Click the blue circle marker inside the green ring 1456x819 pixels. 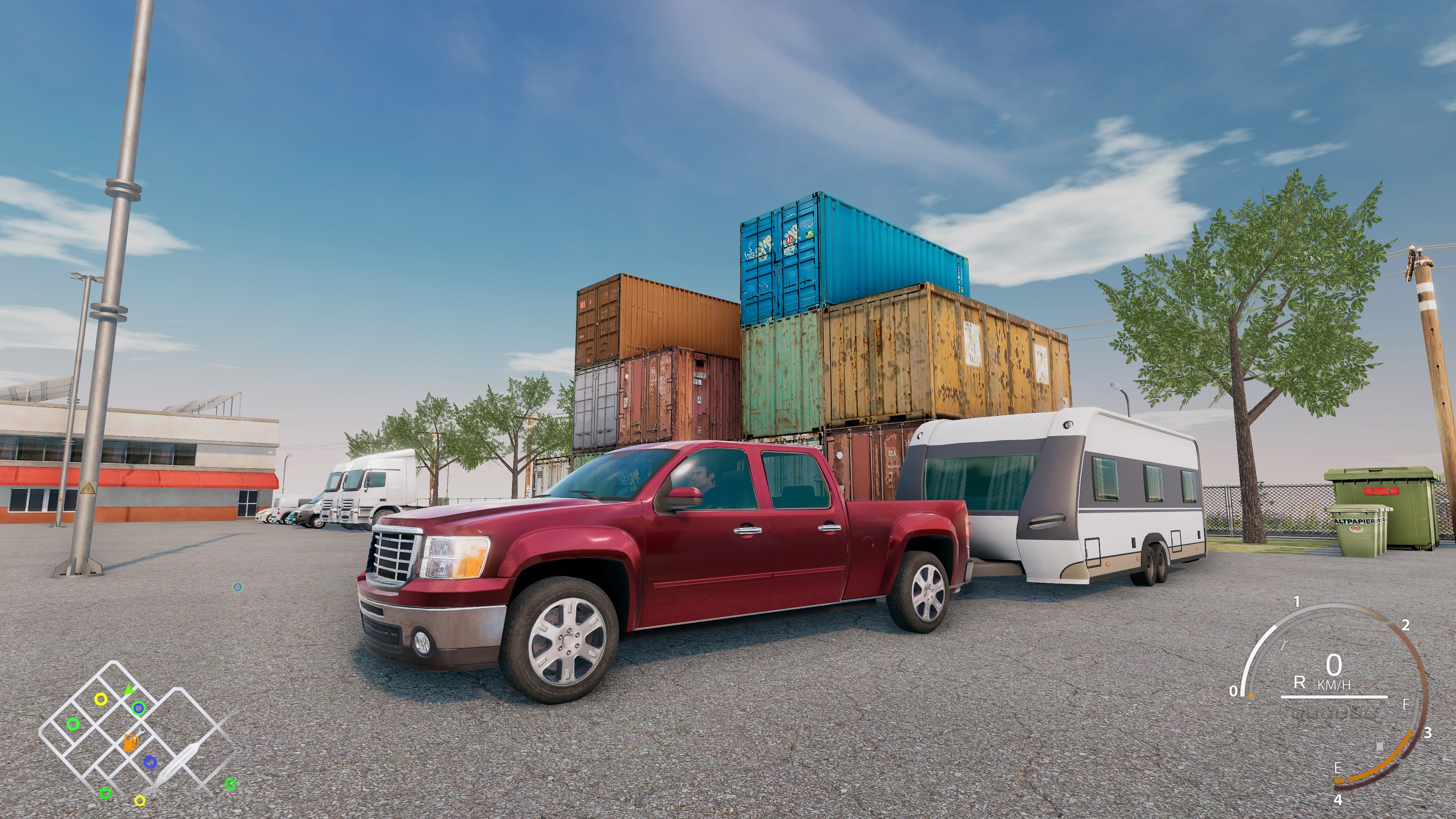tap(139, 709)
